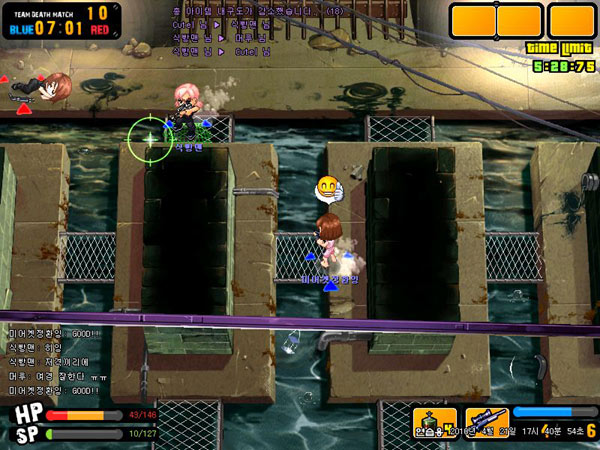Screen dimensions: 600x450
Task: Select the grenade item slot
Action: (434, 421)
